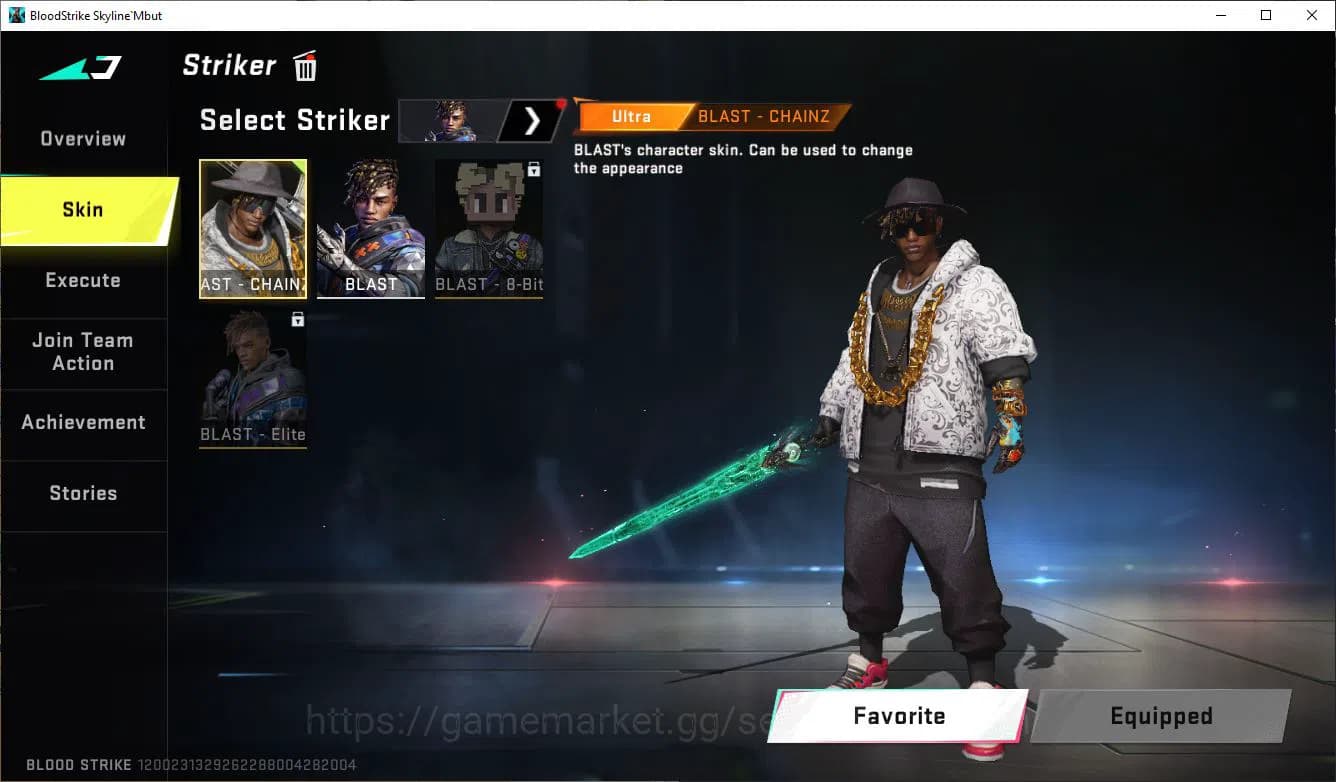
Task: Open the Stories tab
Action: [83, 493]
